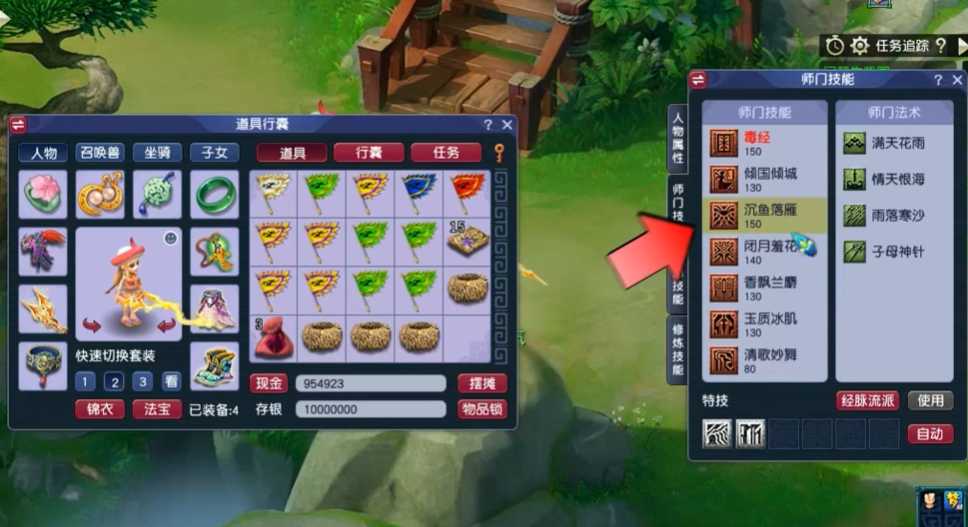The image size is (968, 527).
Task: Select the blue flag item slot
Action: 420,190
